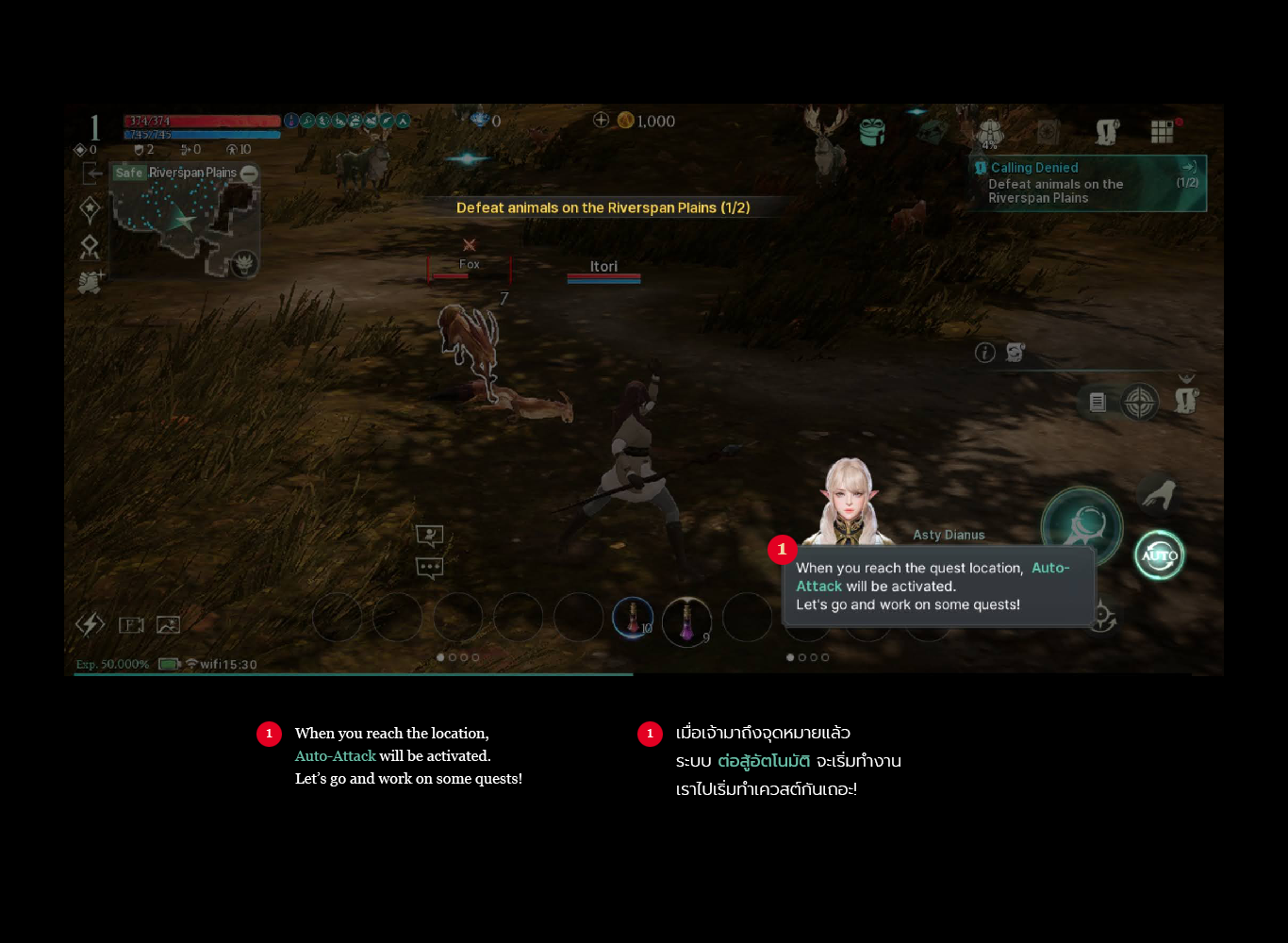Use the red potion in the hotbar
The width and height of the screenshot is (1288, 943).
633,619
